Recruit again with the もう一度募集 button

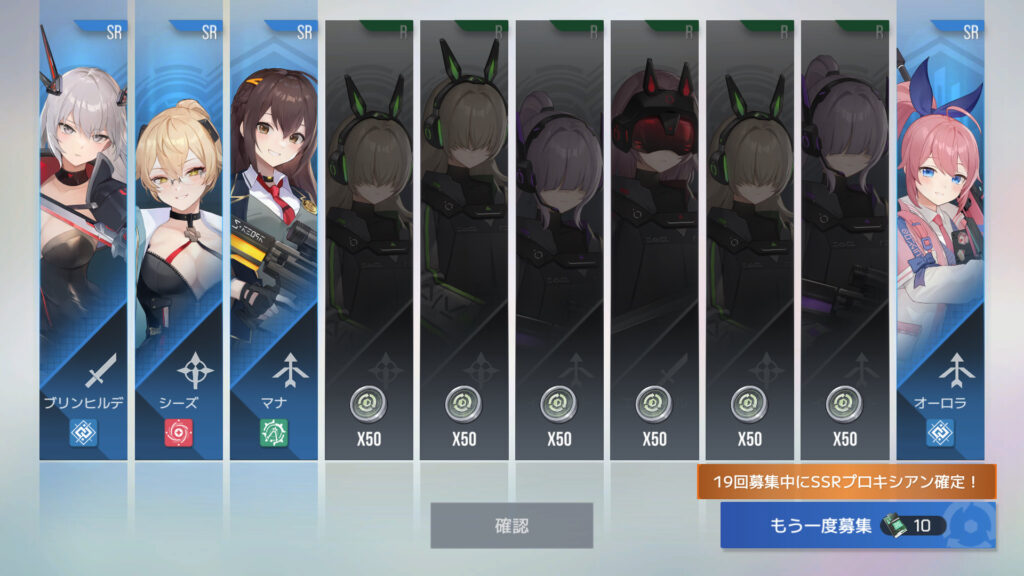[x=857, y=525]
